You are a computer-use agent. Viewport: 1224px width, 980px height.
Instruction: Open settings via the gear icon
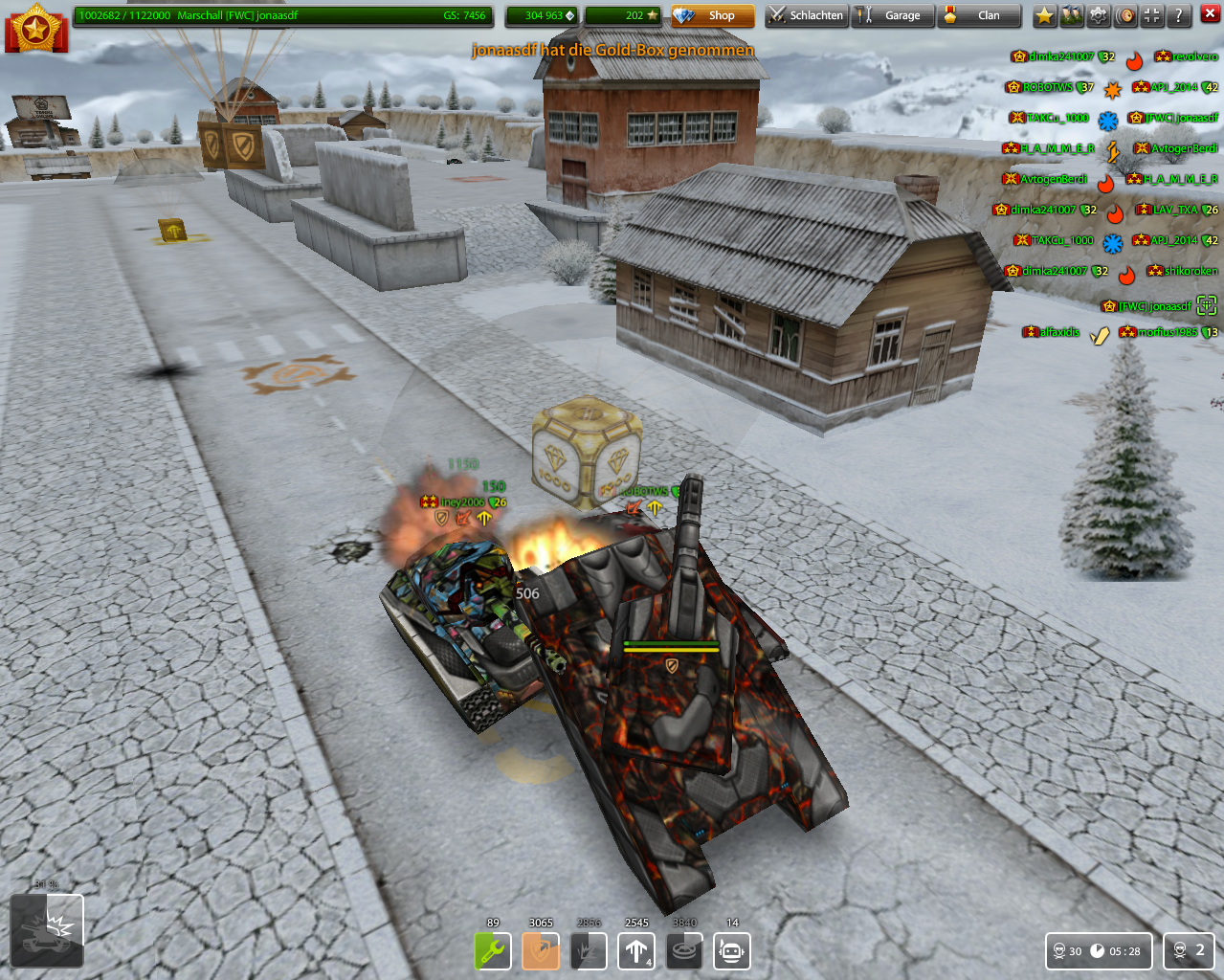(x=1099, y=15)
